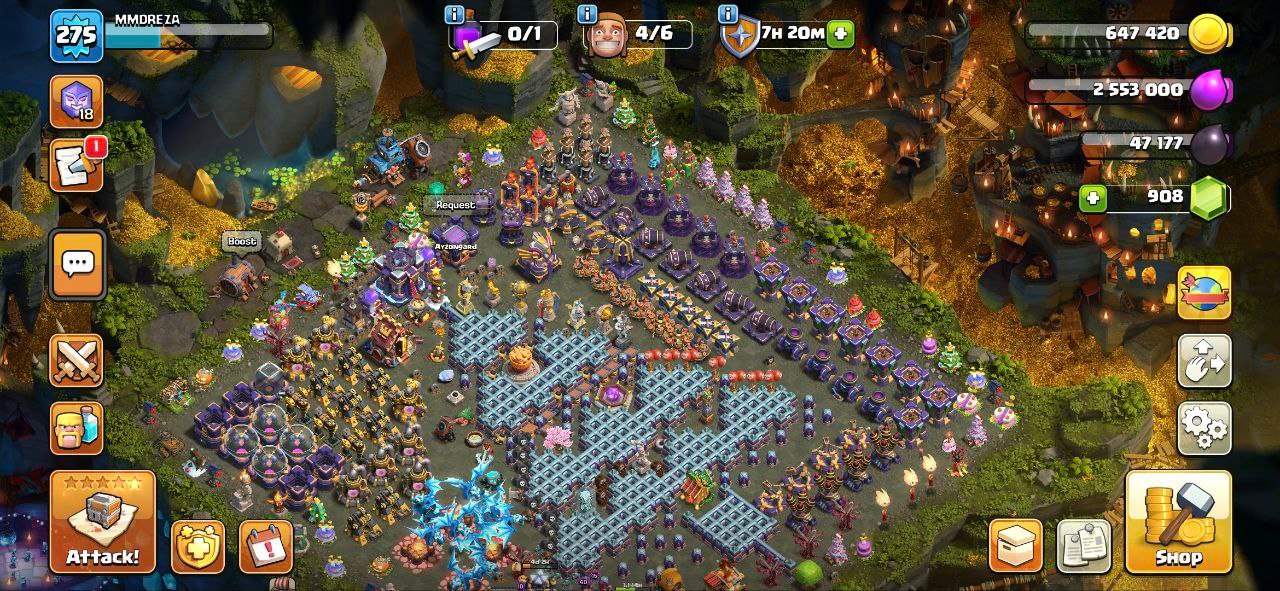Show info for the 0/1 potion counter
This screenshot has height=591, width=1280.
[x=455, y=14]
